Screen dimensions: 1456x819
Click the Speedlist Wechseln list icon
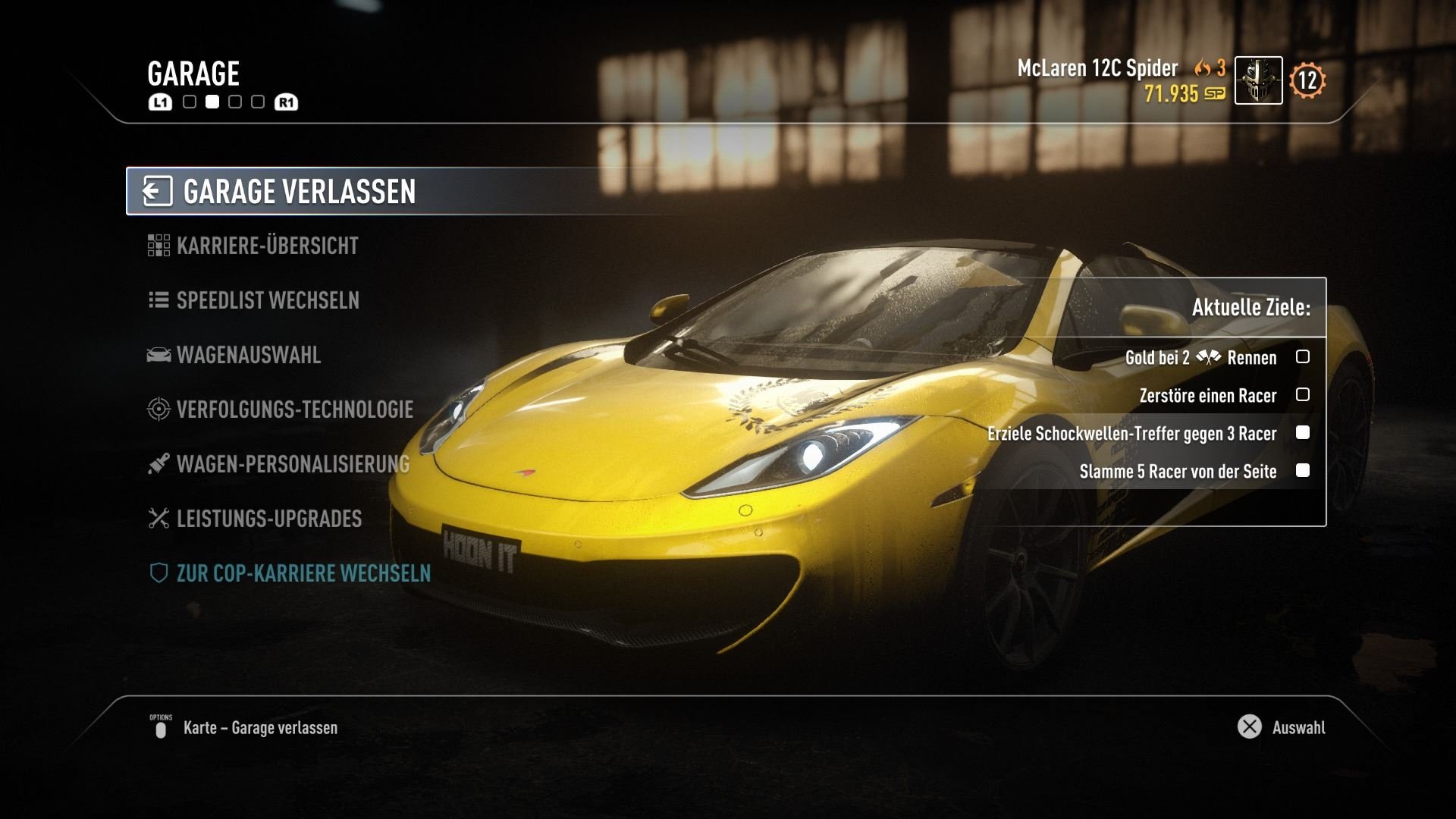(x=158, y=300)
